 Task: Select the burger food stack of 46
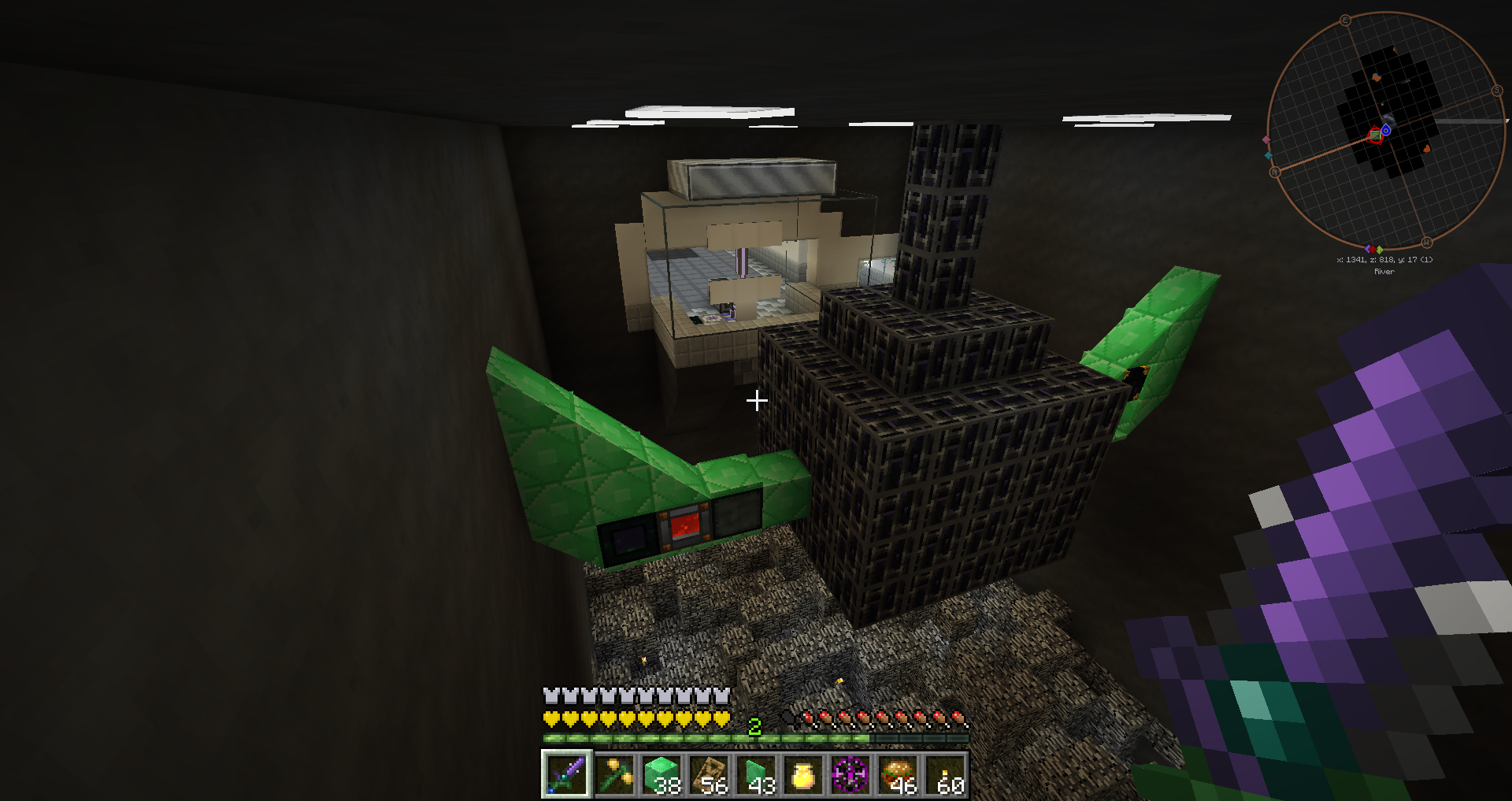pos(898,773)
